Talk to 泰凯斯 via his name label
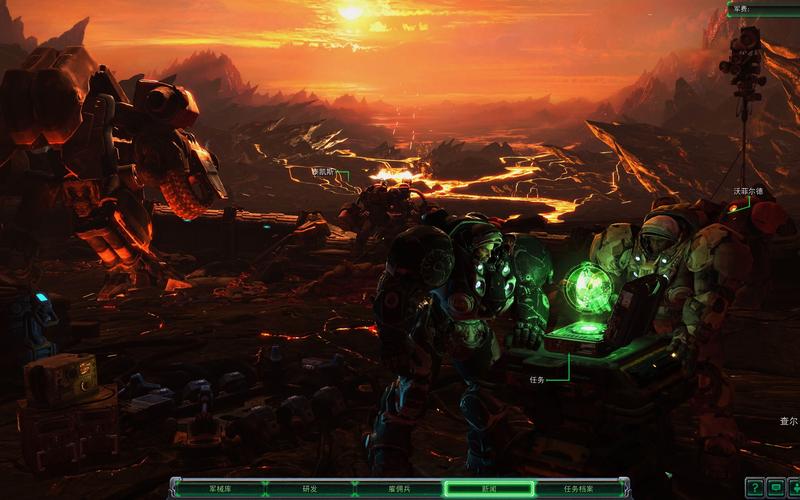Image resolution: width=800 pixels, height=500 pixels. point(321,172)
